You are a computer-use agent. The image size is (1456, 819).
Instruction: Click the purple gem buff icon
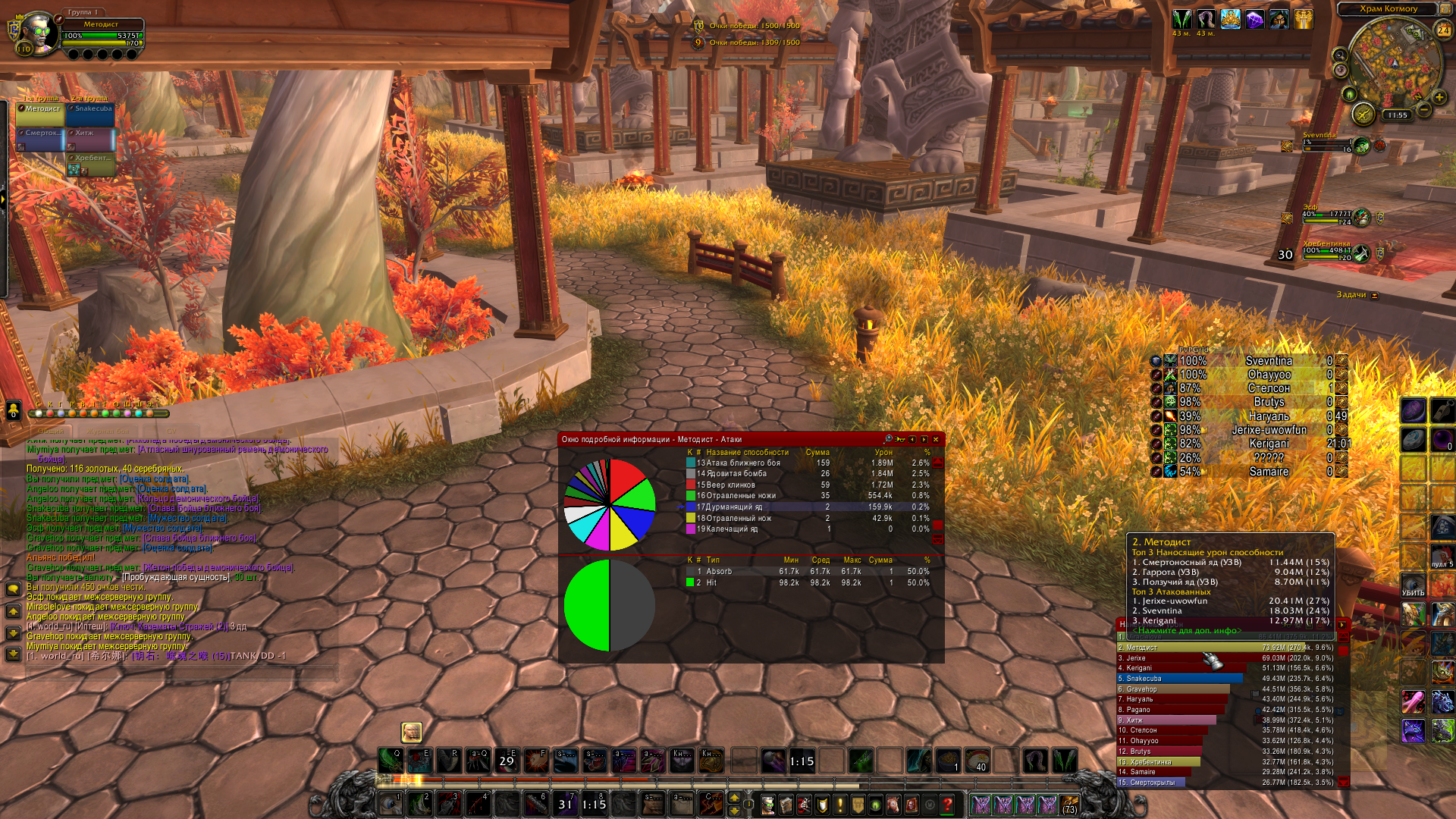pos(1255,19)
